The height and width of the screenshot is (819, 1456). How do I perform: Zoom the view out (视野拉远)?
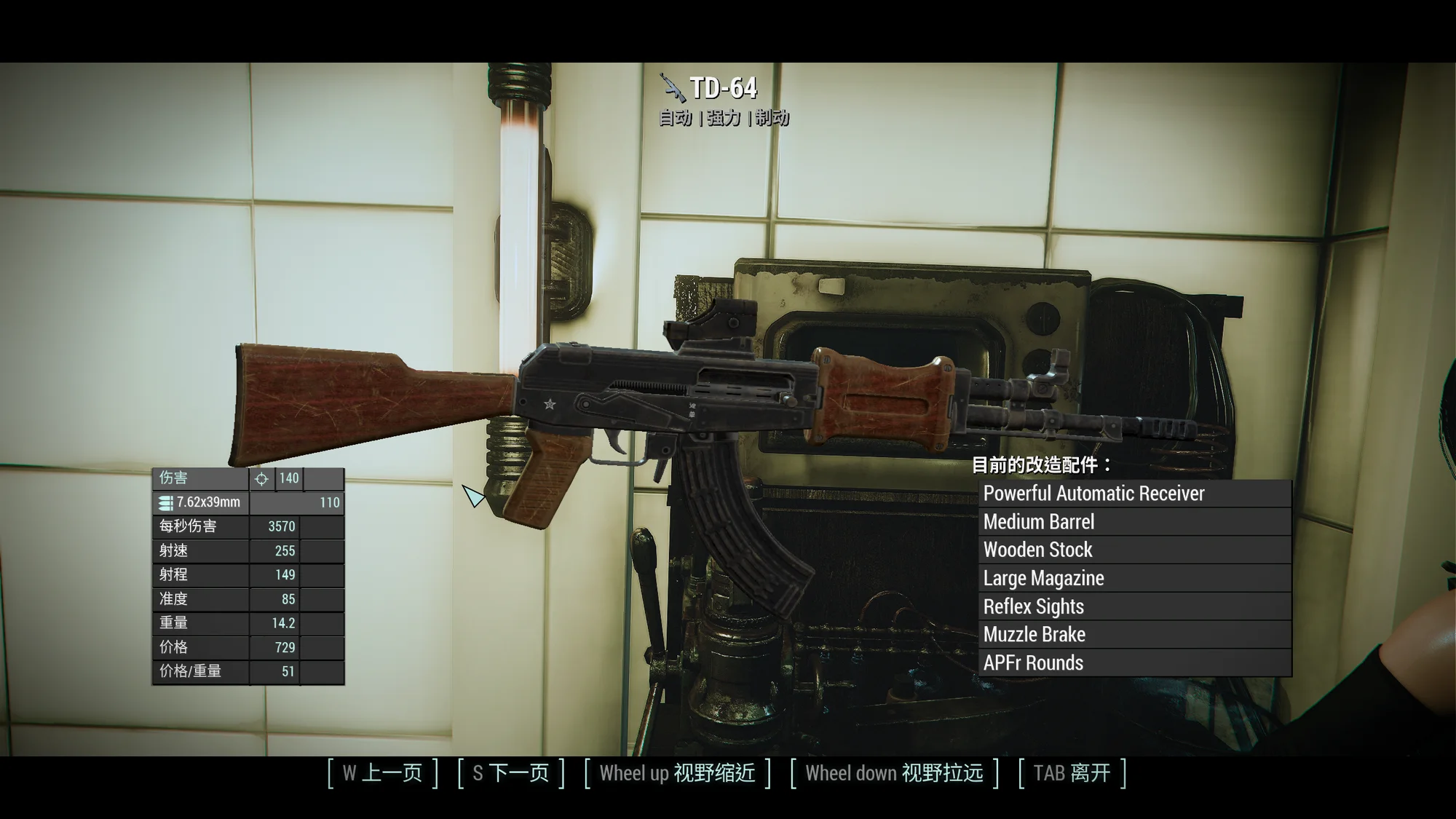[894, 773]
